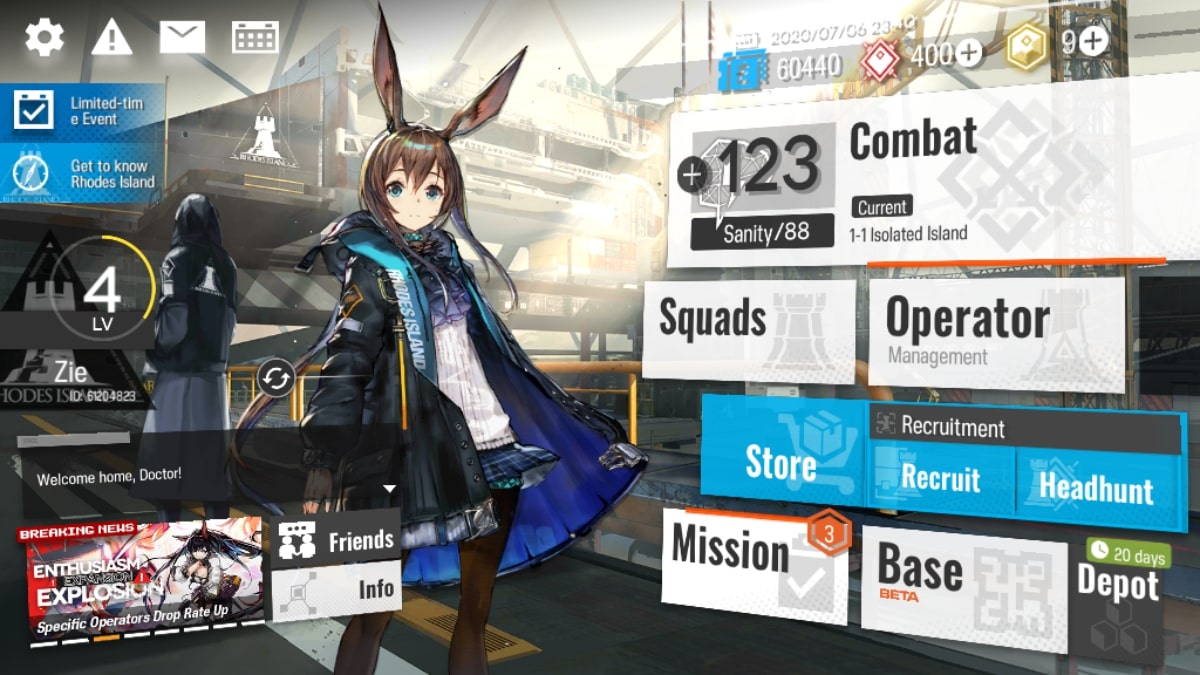Open the Depot

[x=1118, y=590]
